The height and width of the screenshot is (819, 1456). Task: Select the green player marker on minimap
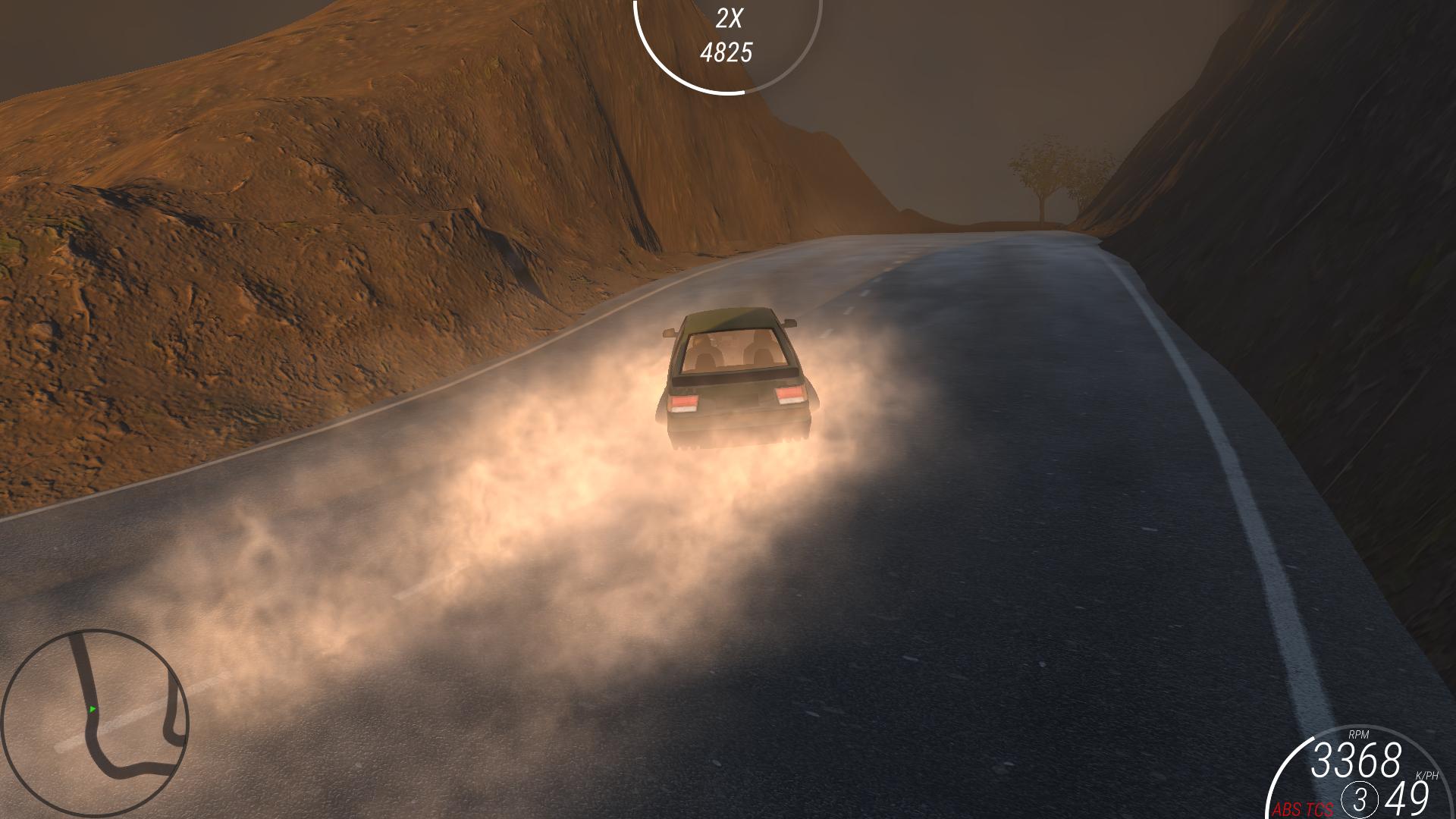point(93,710)
